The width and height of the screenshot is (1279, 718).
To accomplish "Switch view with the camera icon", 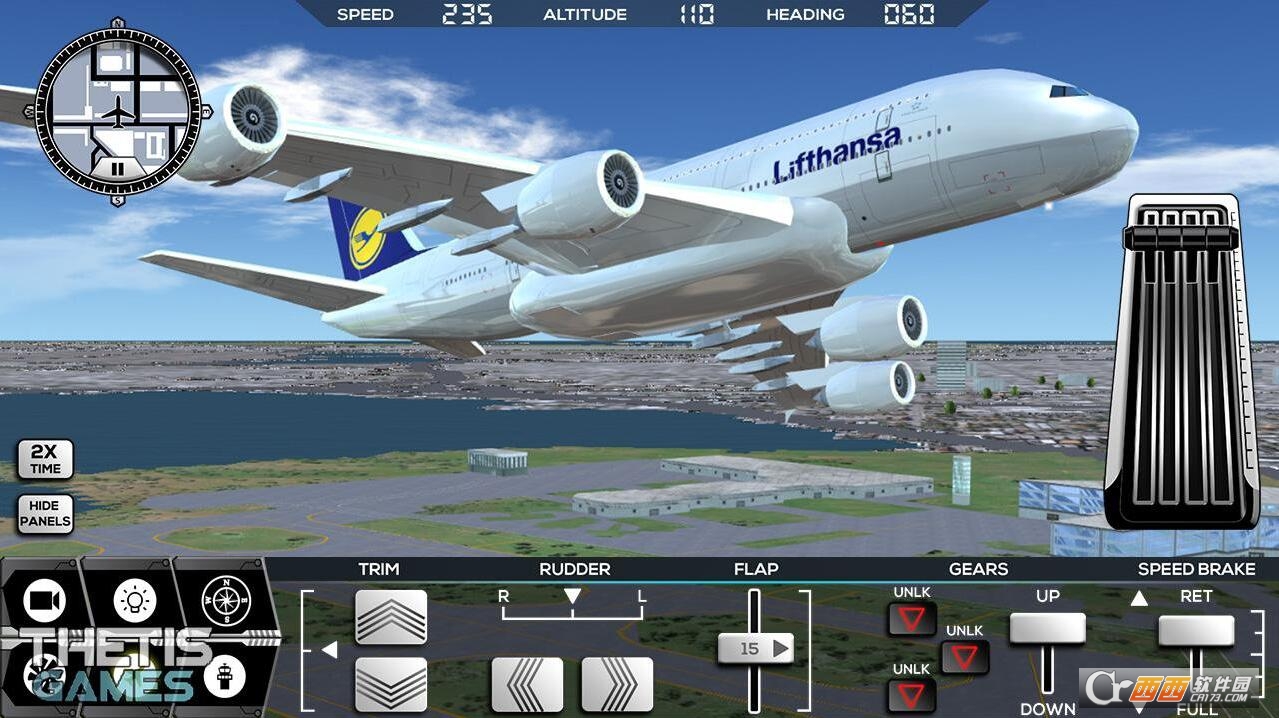I will [44, 600].
